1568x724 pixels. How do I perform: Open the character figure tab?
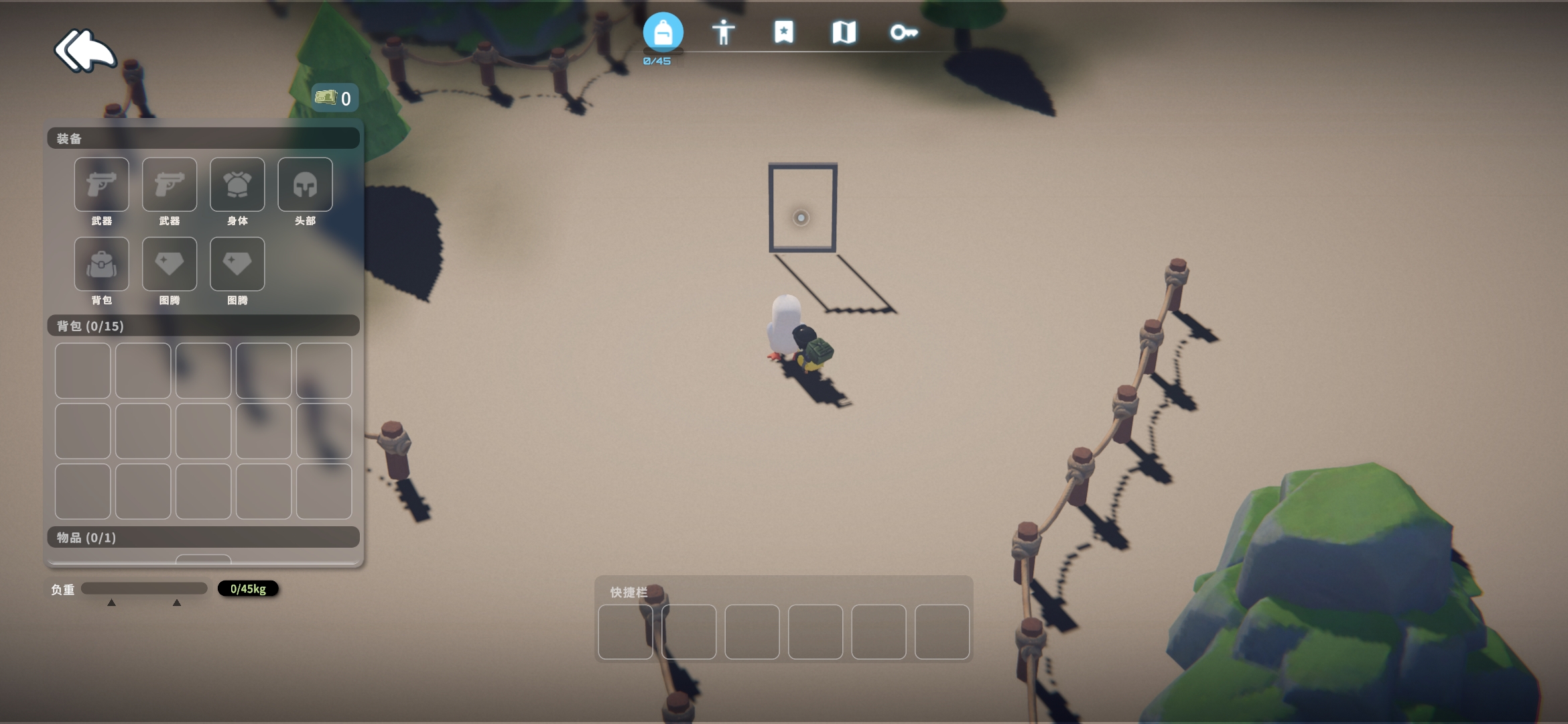coord(723,32)
